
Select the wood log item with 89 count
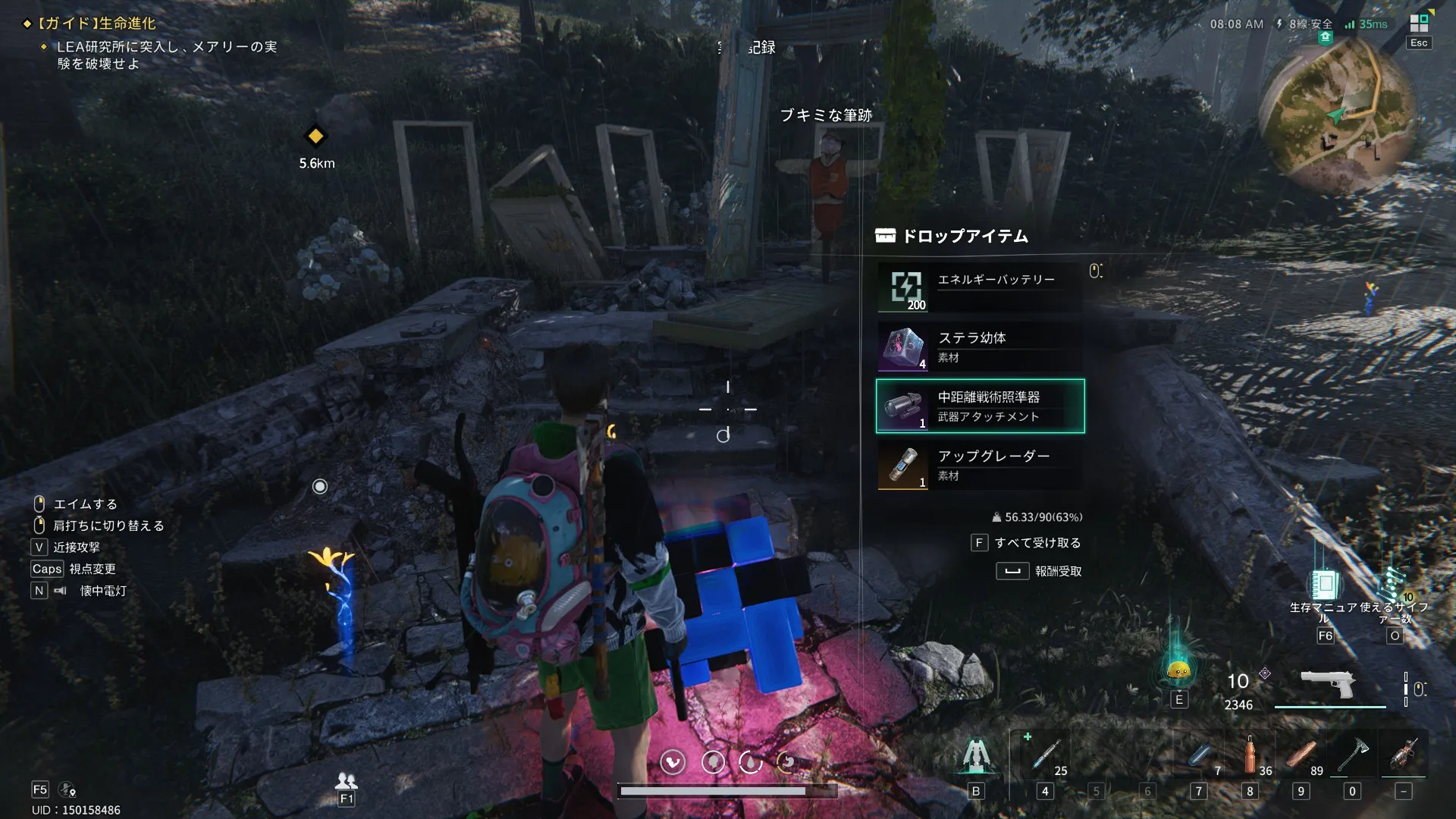pyautogui.click(x=1301, y=755)
